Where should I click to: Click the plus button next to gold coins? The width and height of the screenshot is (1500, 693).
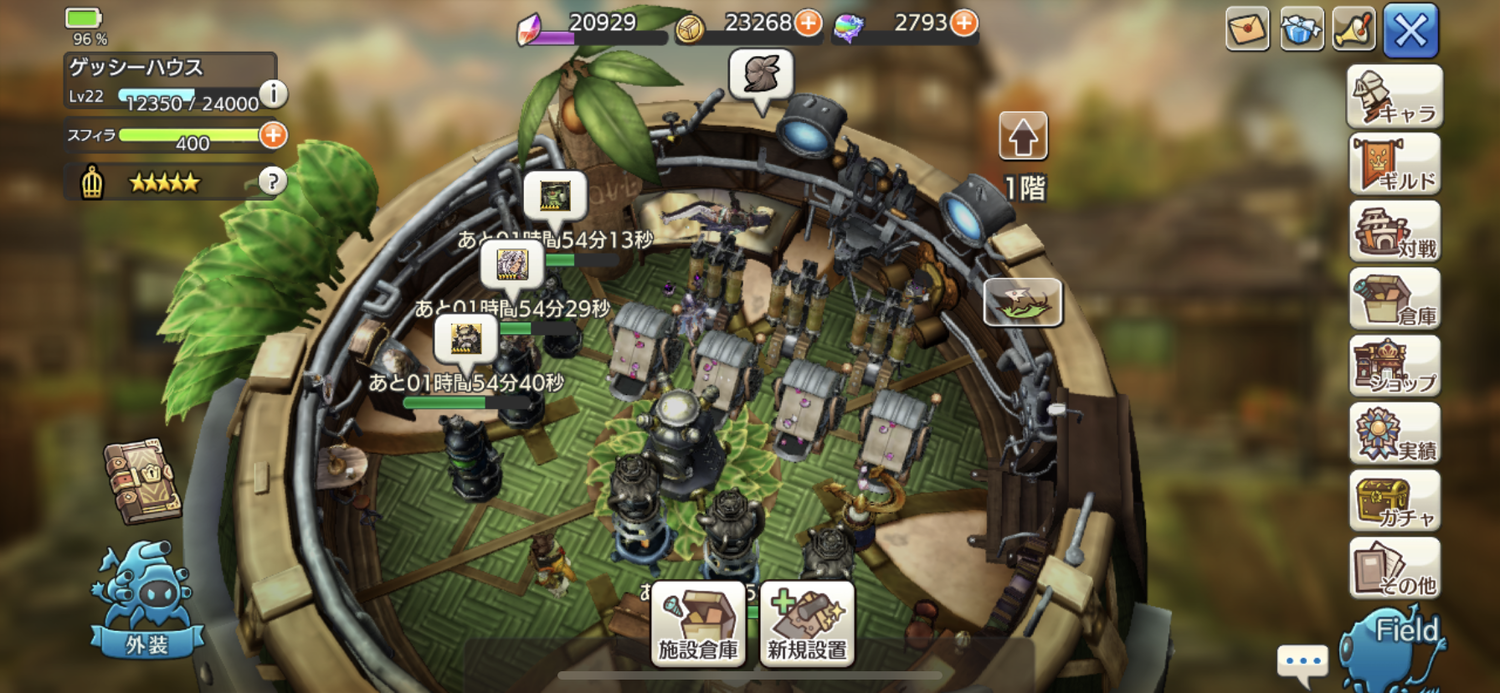(x=807, y=23)
